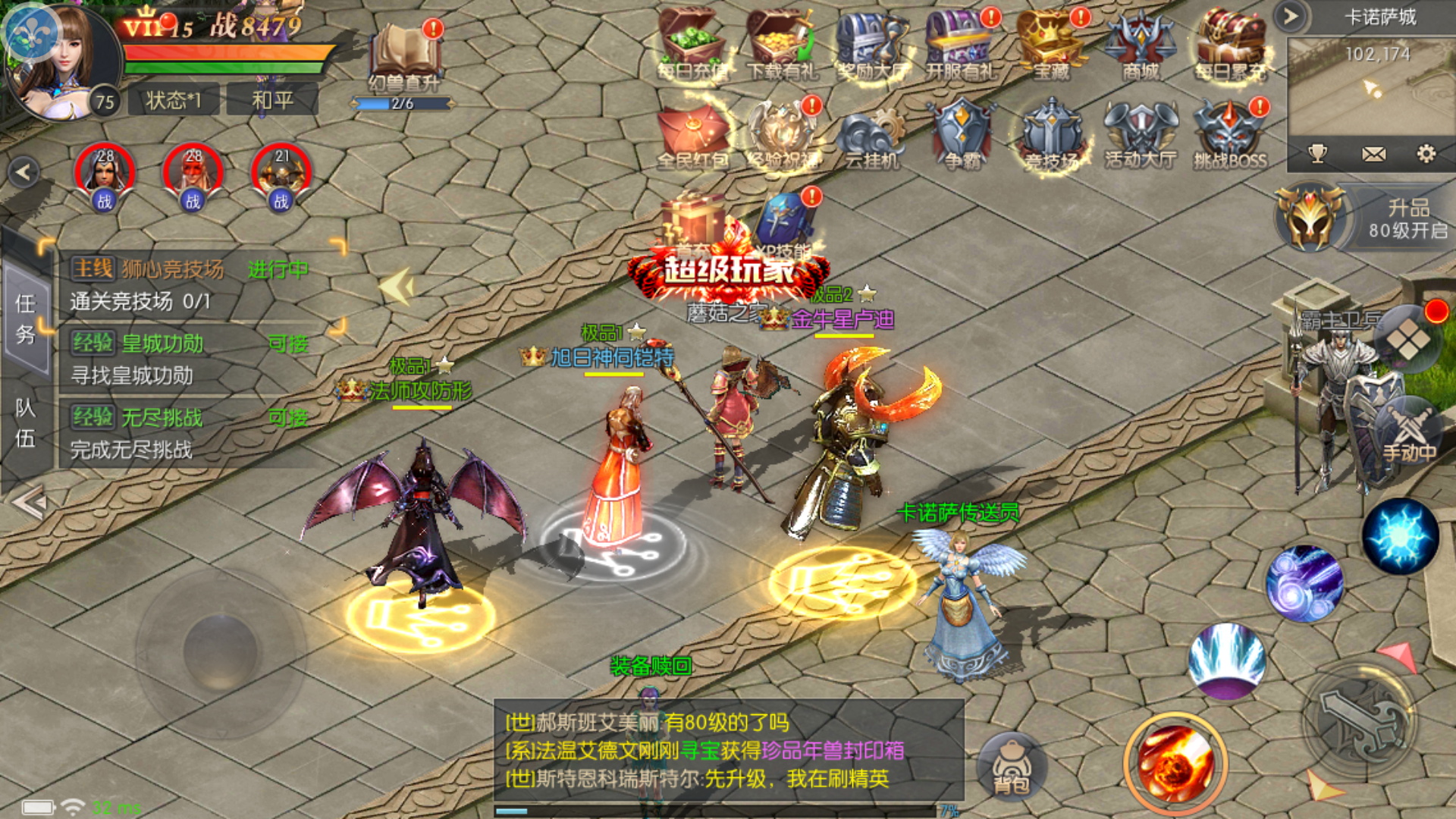Open the 每日充值 daily recharge chest
This screenshot has height=819, width=1456.
click(692, 44)
